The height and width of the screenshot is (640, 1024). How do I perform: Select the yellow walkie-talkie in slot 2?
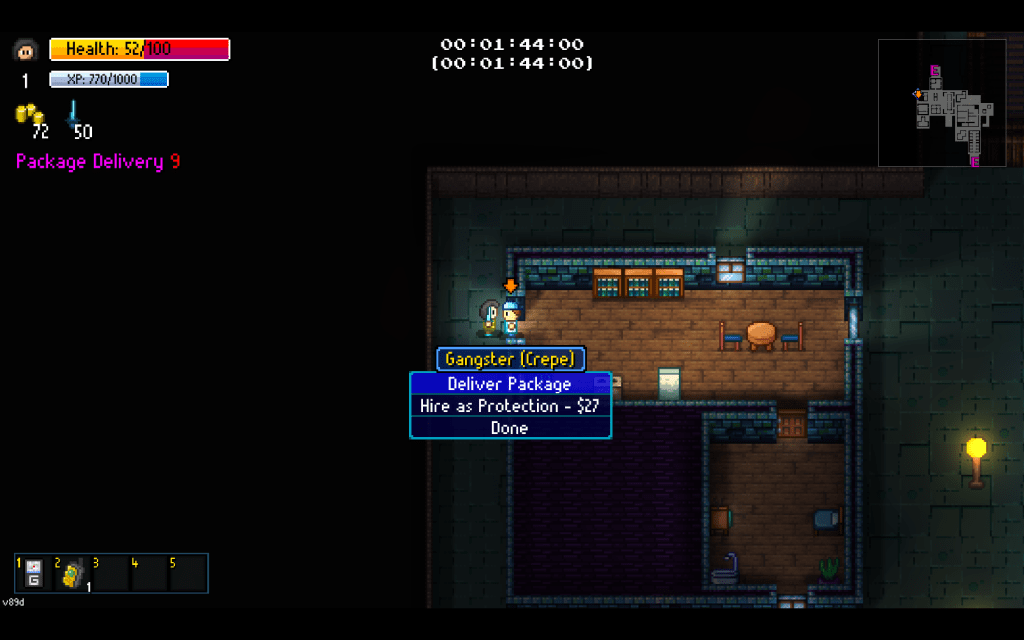click(72, 575)
